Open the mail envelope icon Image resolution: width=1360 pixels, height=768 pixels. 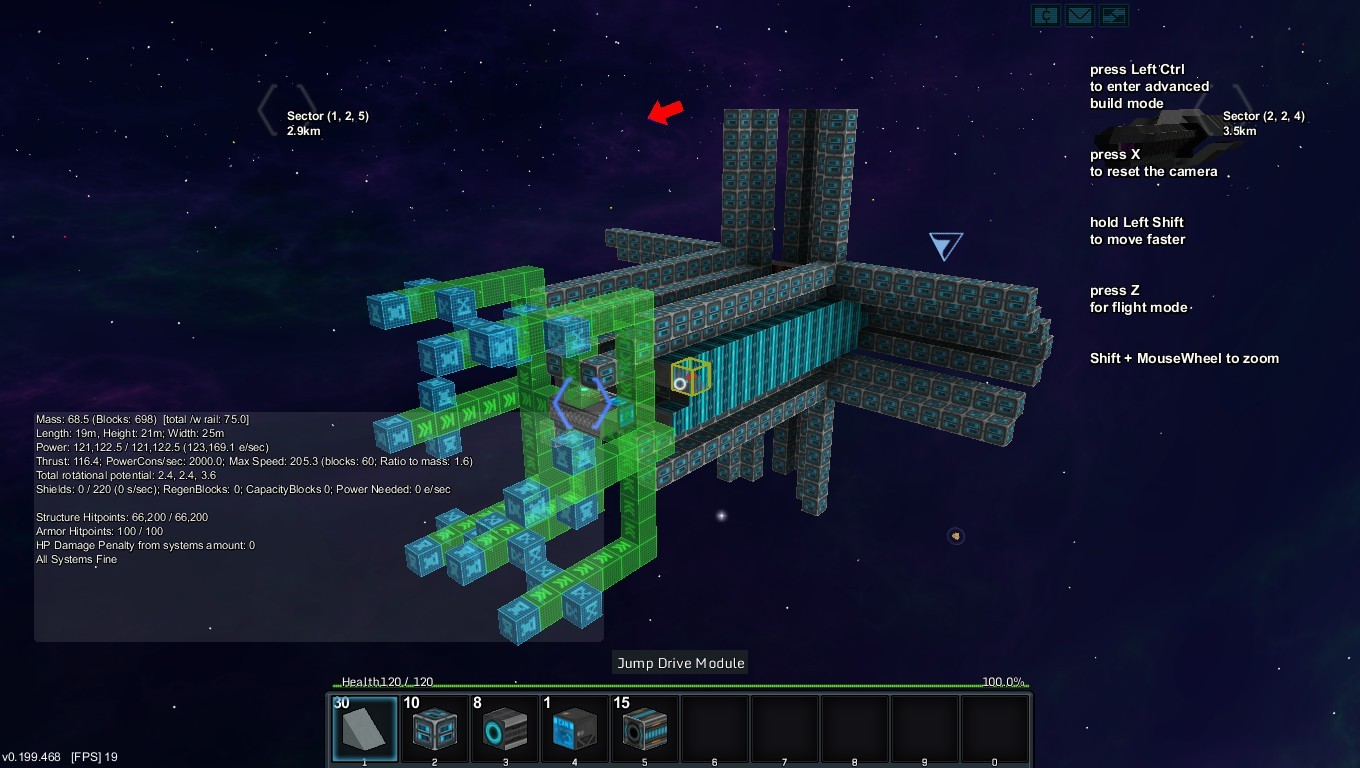[1079, 15]
